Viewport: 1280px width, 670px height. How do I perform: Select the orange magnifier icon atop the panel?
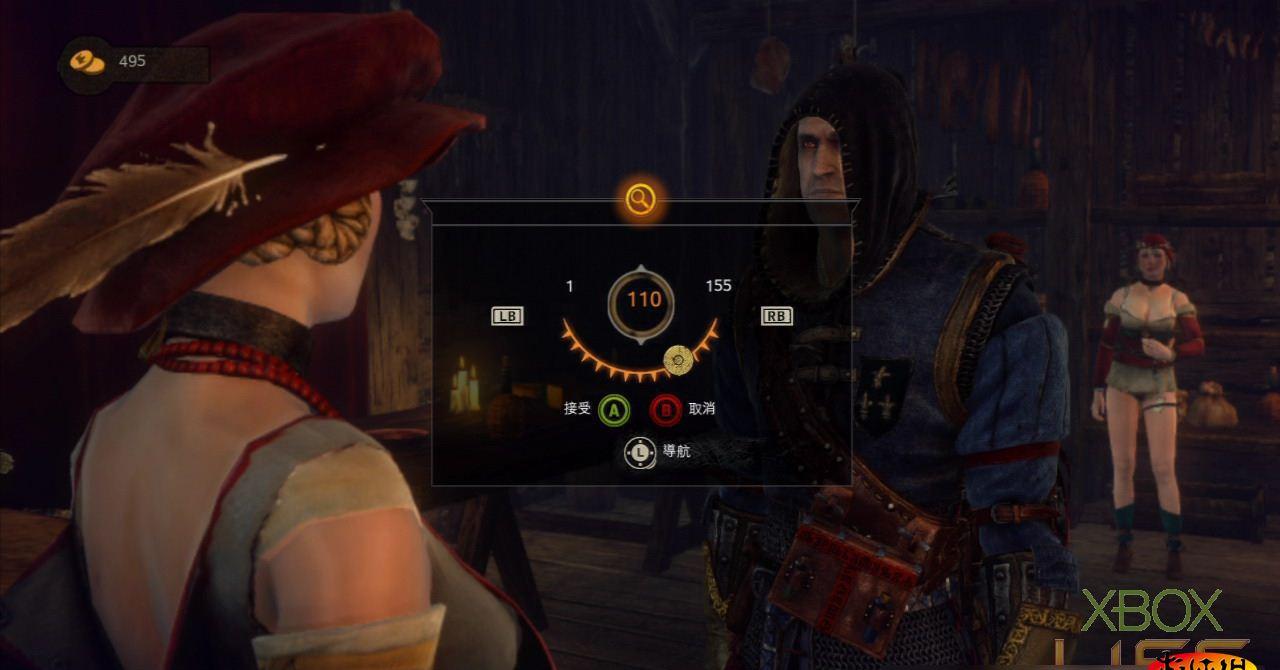(640, 199)
